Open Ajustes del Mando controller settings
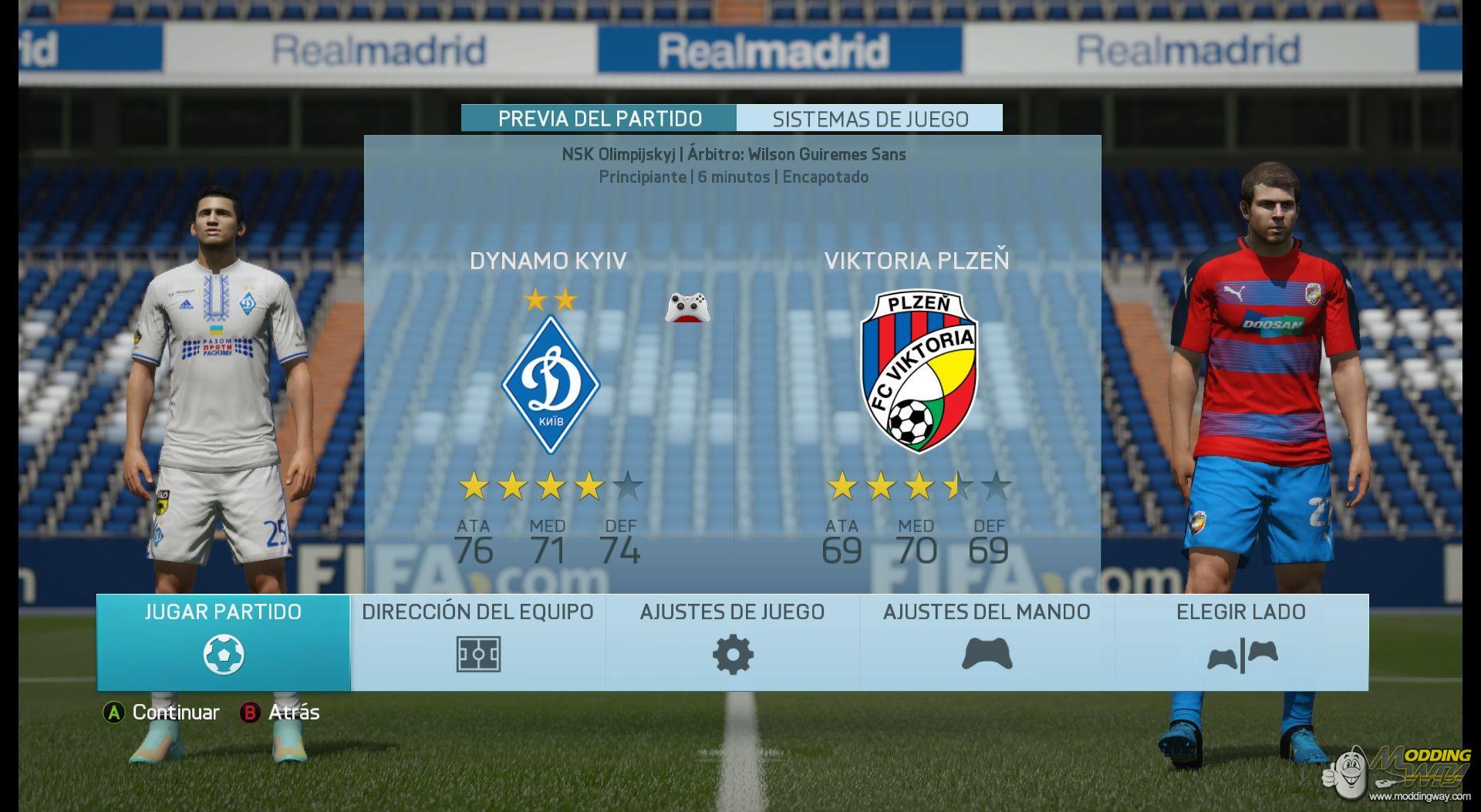Screen dimensions: 1481x812 [x=987, y=642]
